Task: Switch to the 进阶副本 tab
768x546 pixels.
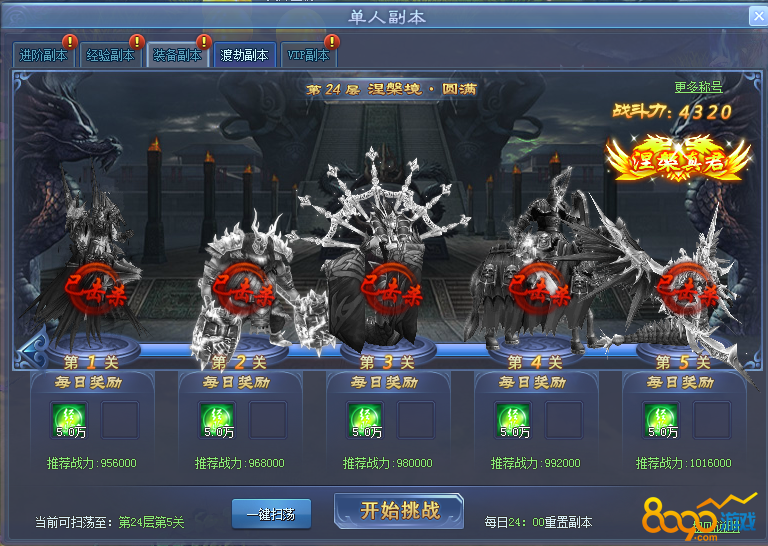Action: pos(44,56)
